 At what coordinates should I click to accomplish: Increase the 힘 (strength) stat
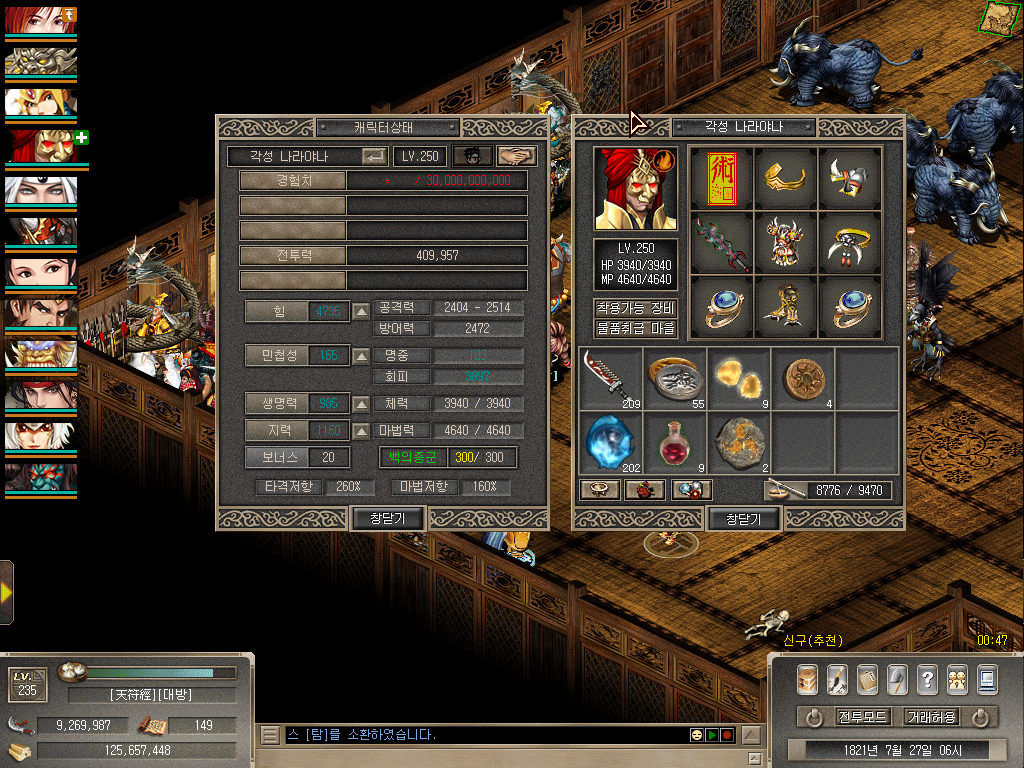coord(361,311)
